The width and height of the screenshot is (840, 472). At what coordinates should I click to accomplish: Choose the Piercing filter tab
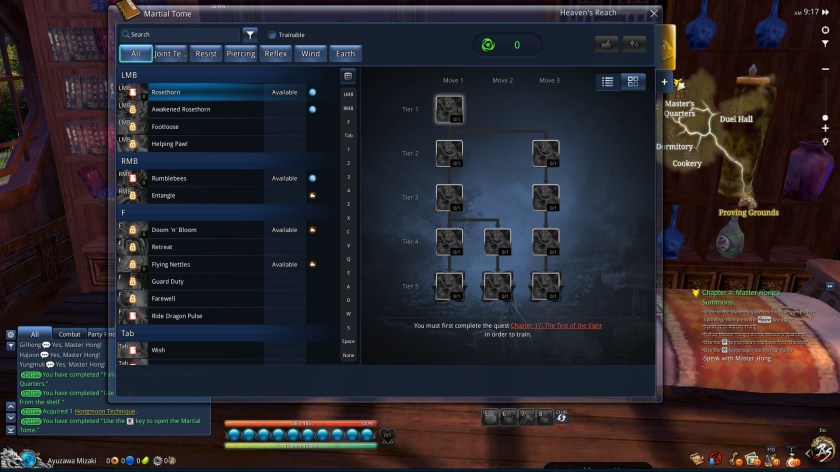point(240,54)
